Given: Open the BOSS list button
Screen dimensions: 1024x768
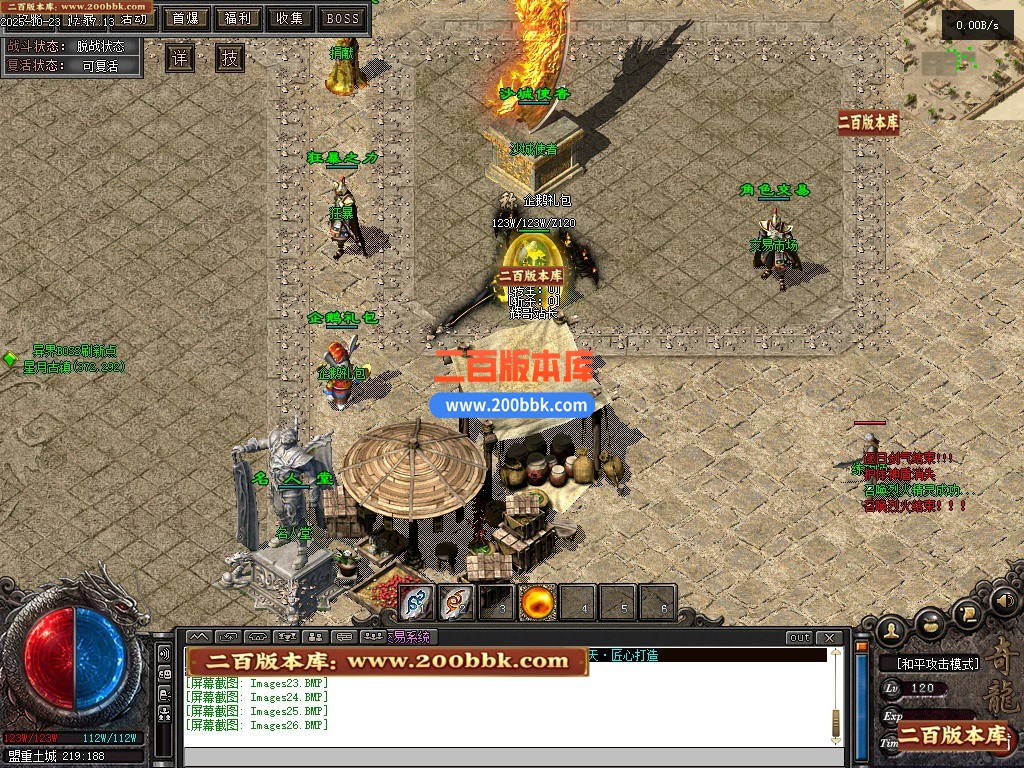Looking at the screenshot, I should pos(343,19).
